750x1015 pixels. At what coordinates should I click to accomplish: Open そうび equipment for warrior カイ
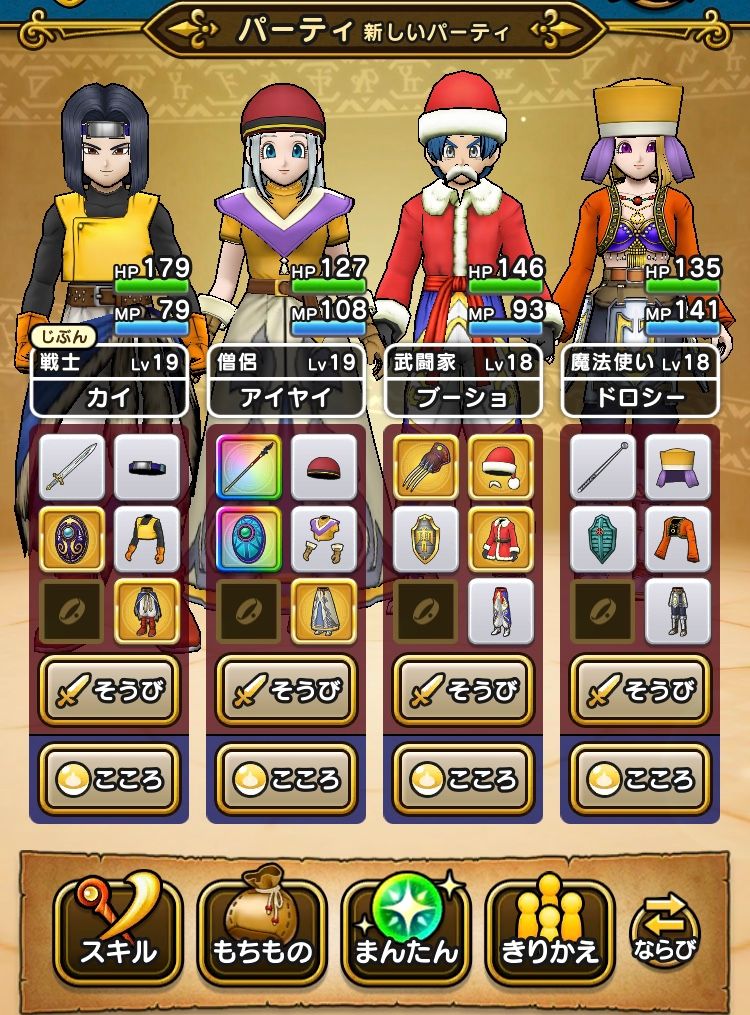click(x=109, y=690)
